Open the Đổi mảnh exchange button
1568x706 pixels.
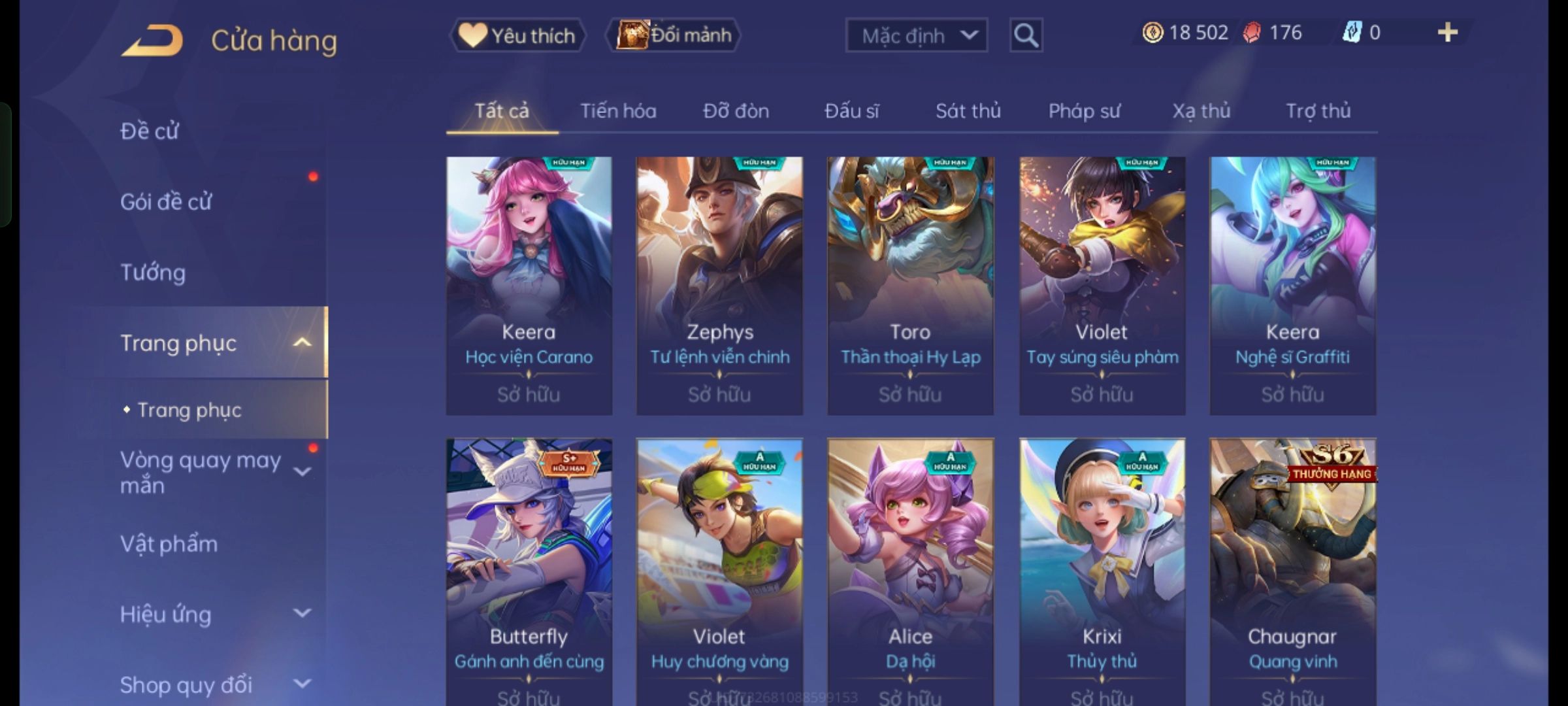[x=674, y=35]
